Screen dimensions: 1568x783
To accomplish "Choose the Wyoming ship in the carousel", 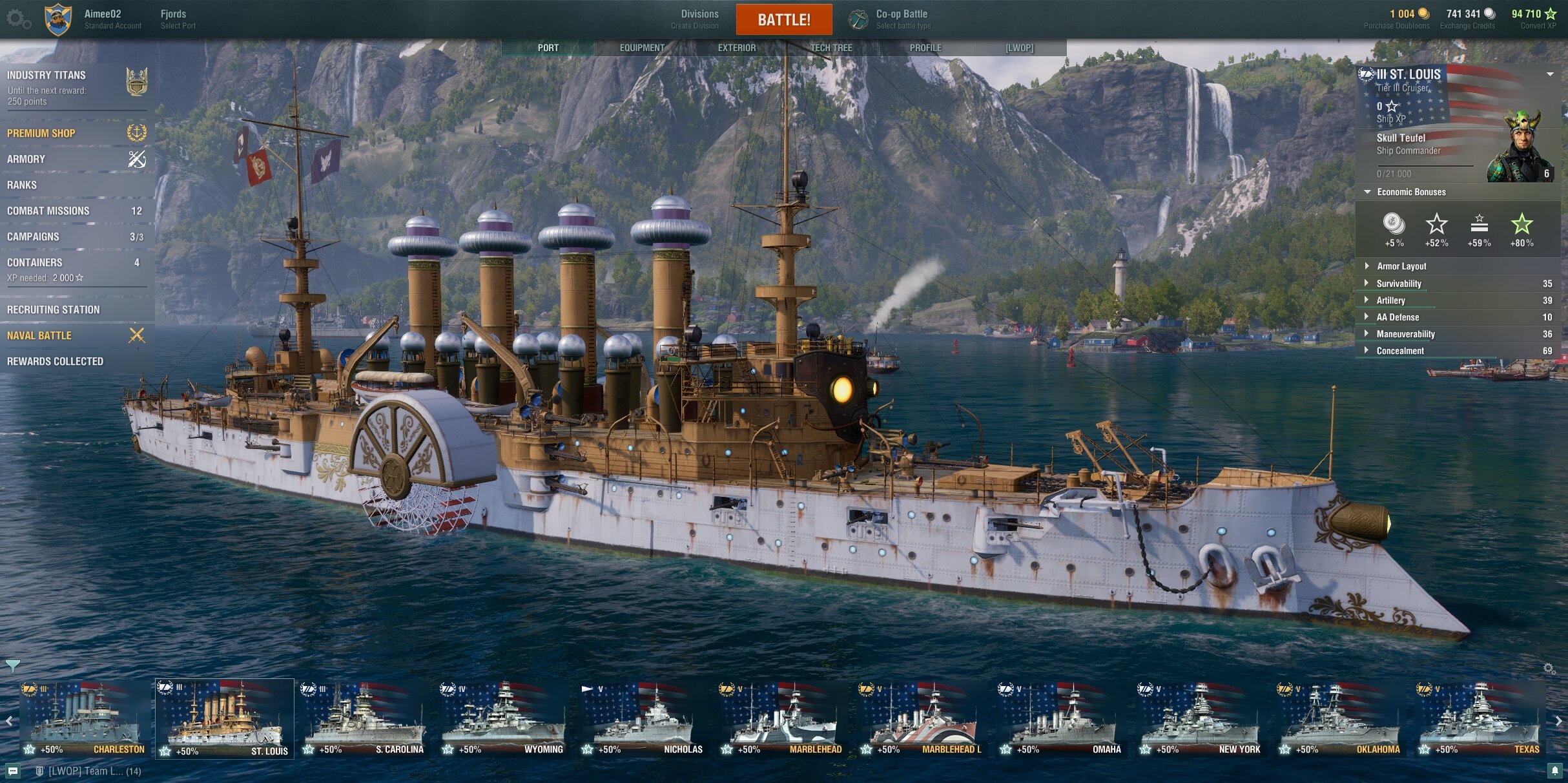I will (503, 718).
